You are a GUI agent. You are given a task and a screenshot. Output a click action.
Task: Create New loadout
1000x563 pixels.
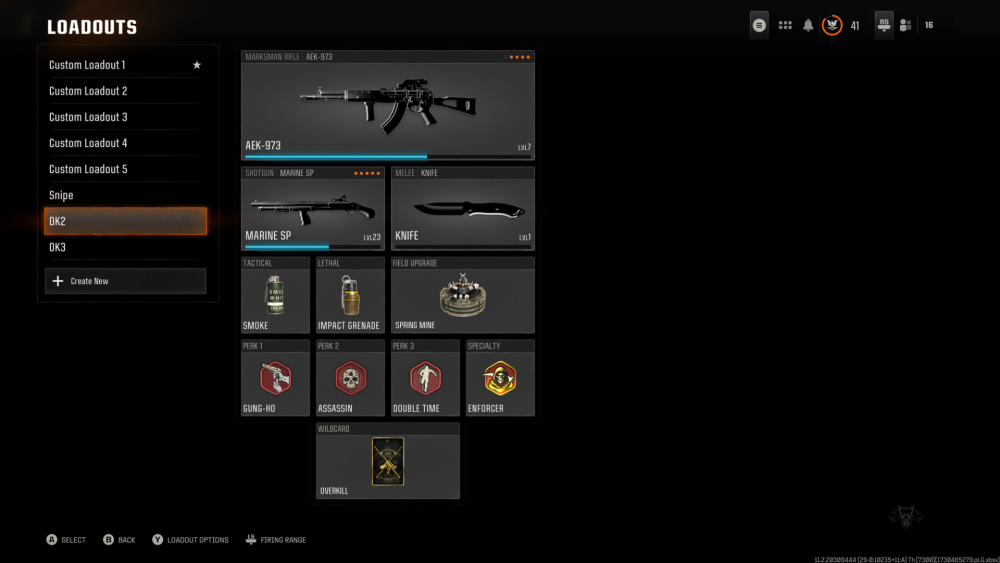point(125,281)
